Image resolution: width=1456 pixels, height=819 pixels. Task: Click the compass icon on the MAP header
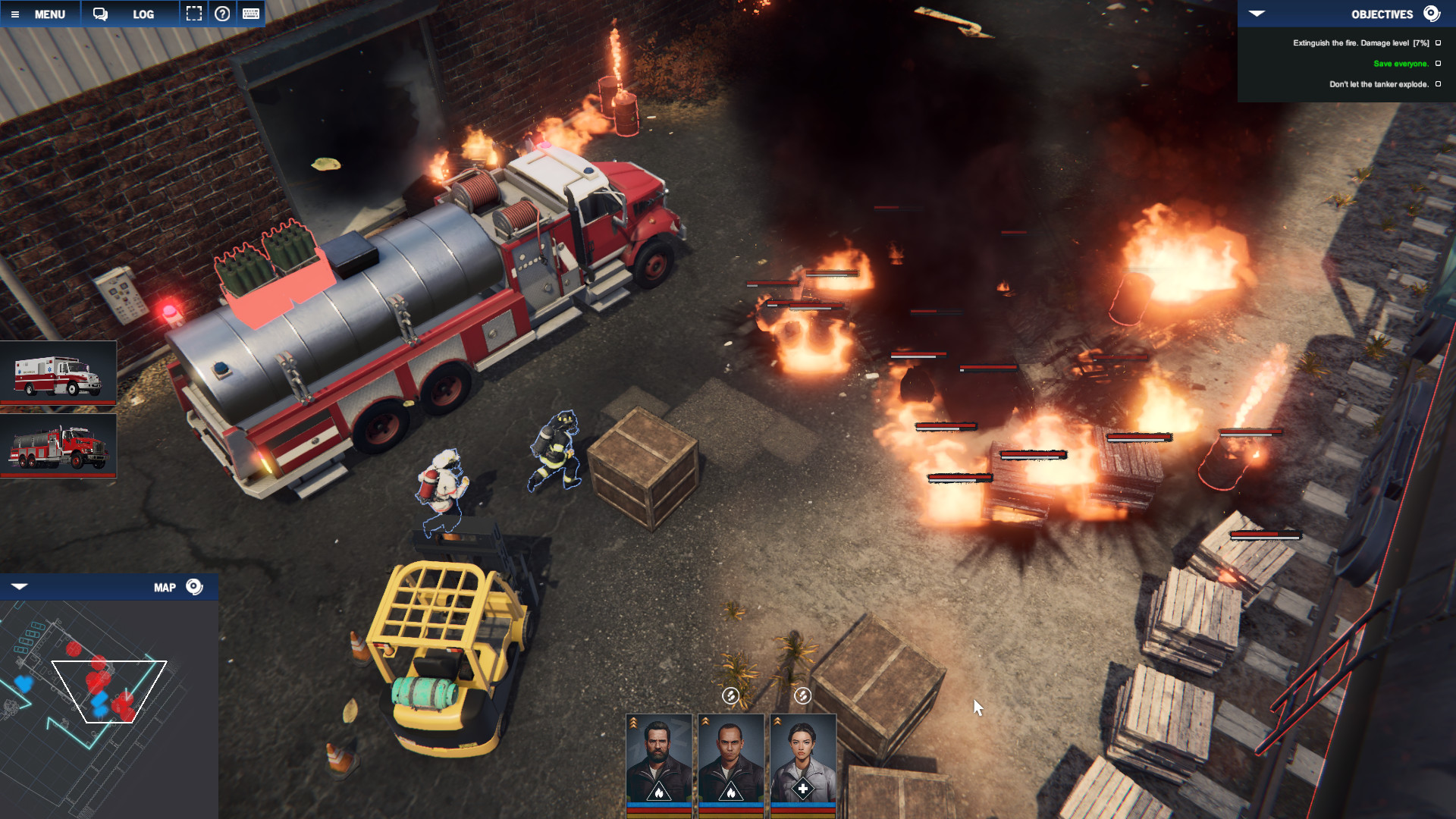tap(195, 586)
